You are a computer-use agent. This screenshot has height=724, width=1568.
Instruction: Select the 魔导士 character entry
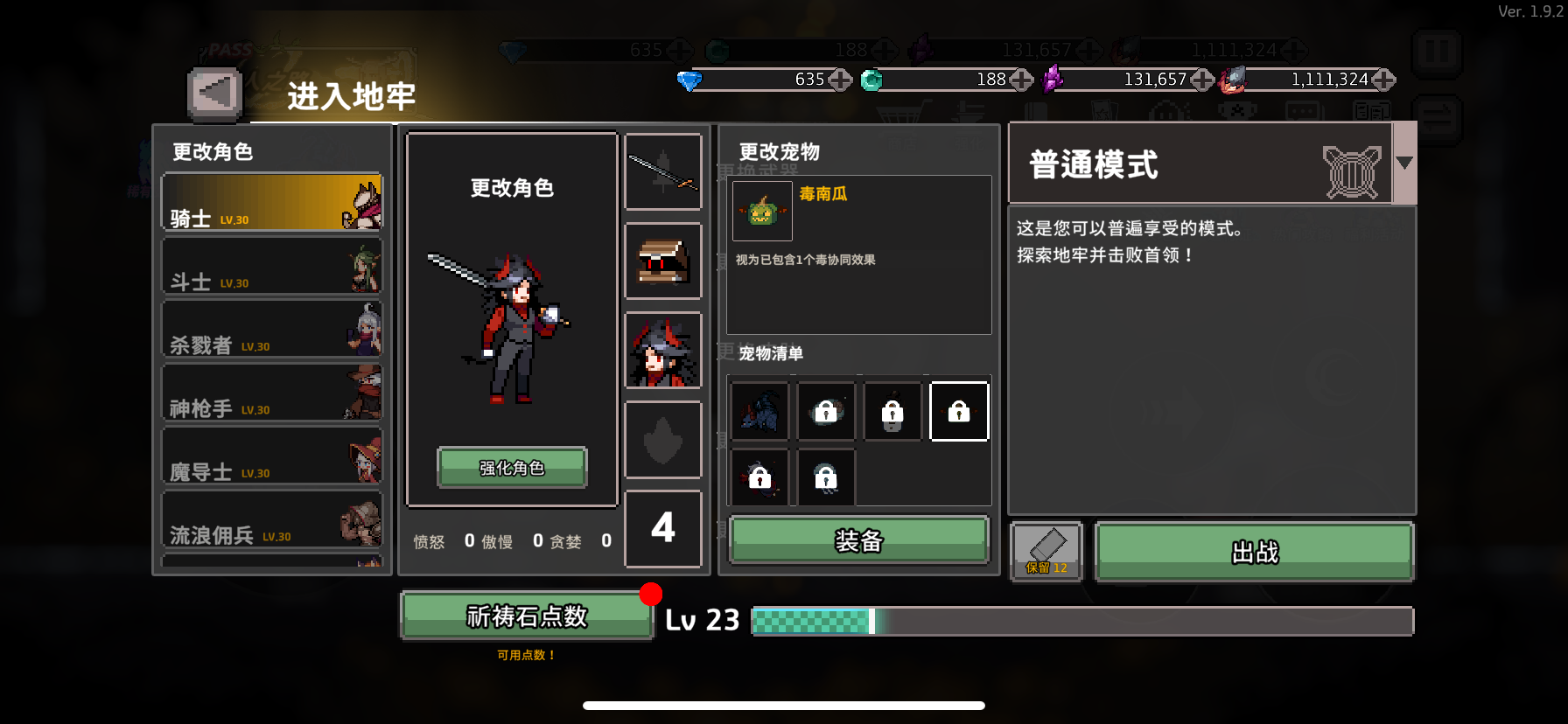pyautogui.click(x=271, y=456)
